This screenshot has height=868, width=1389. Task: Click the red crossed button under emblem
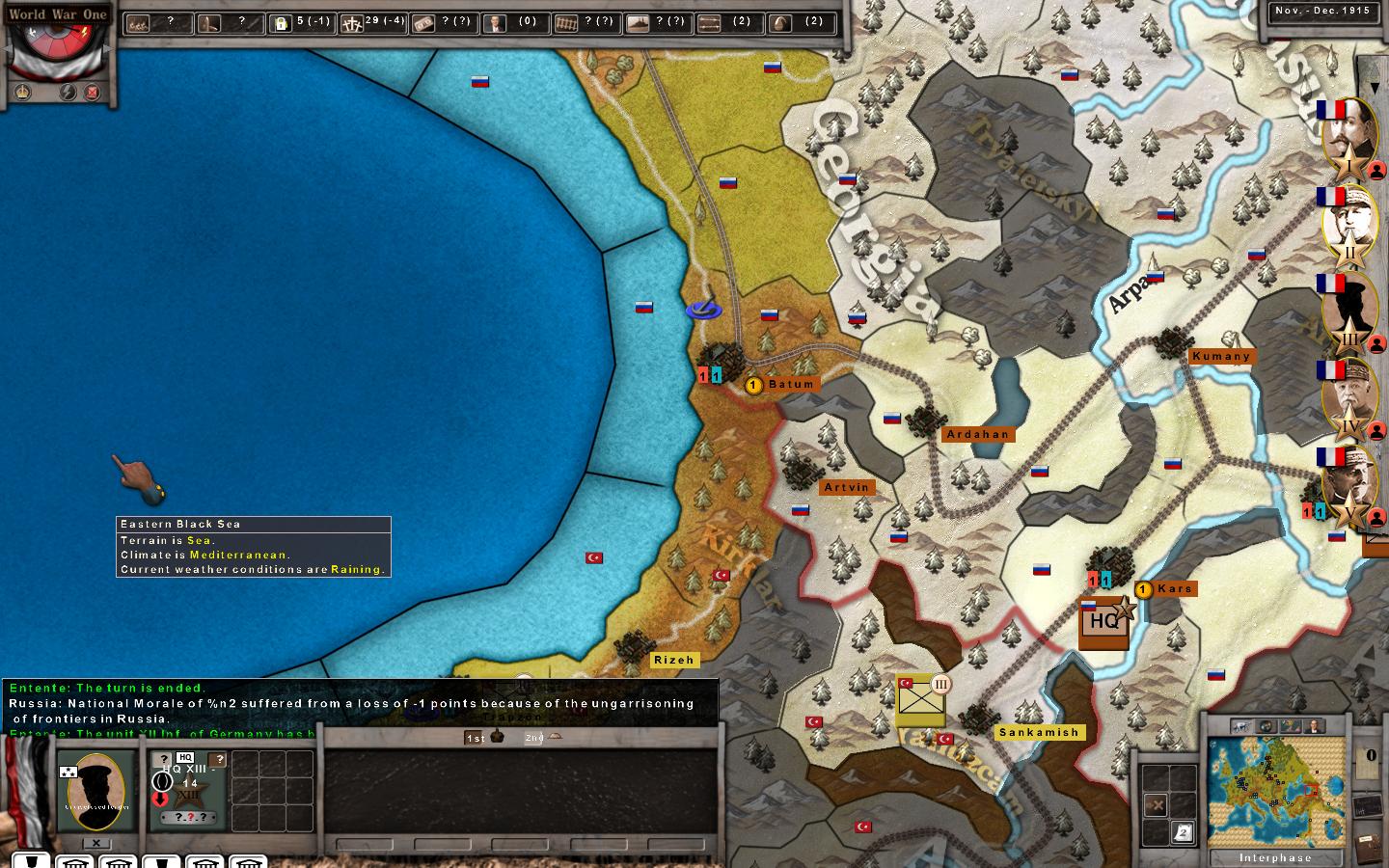(93, 93)
